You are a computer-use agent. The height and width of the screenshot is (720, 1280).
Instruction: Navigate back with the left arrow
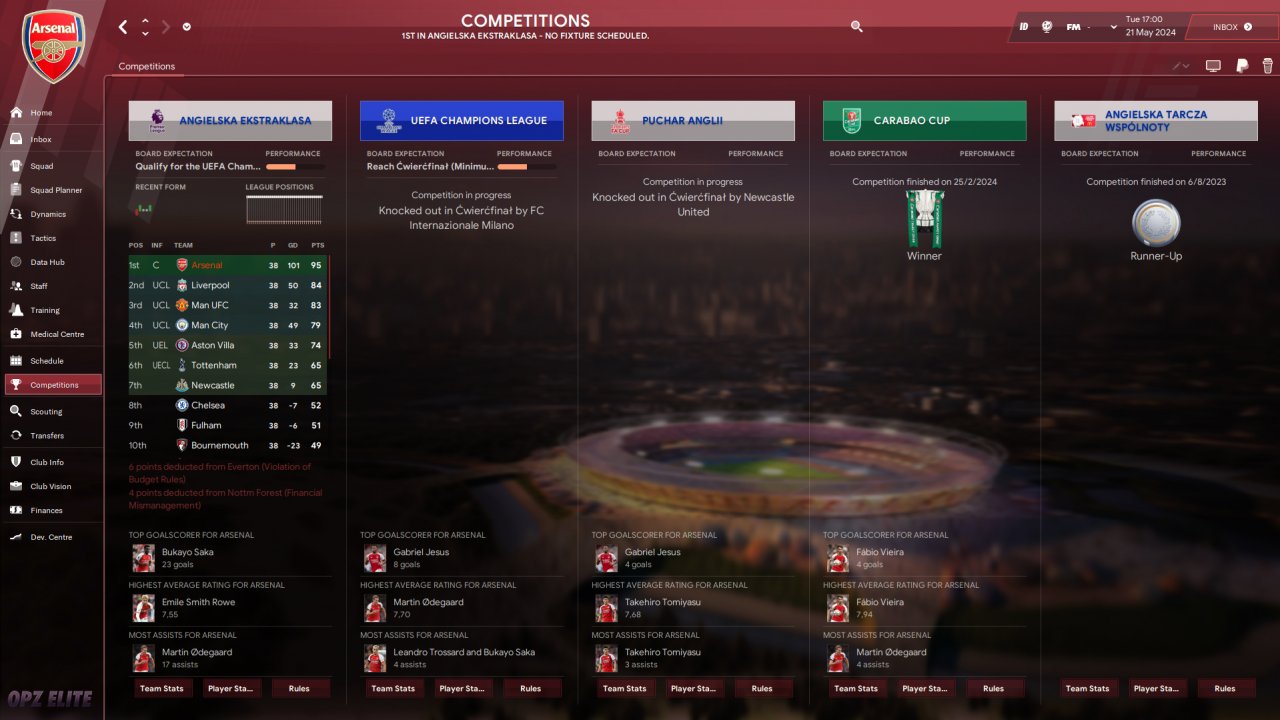tap(123, 27)
